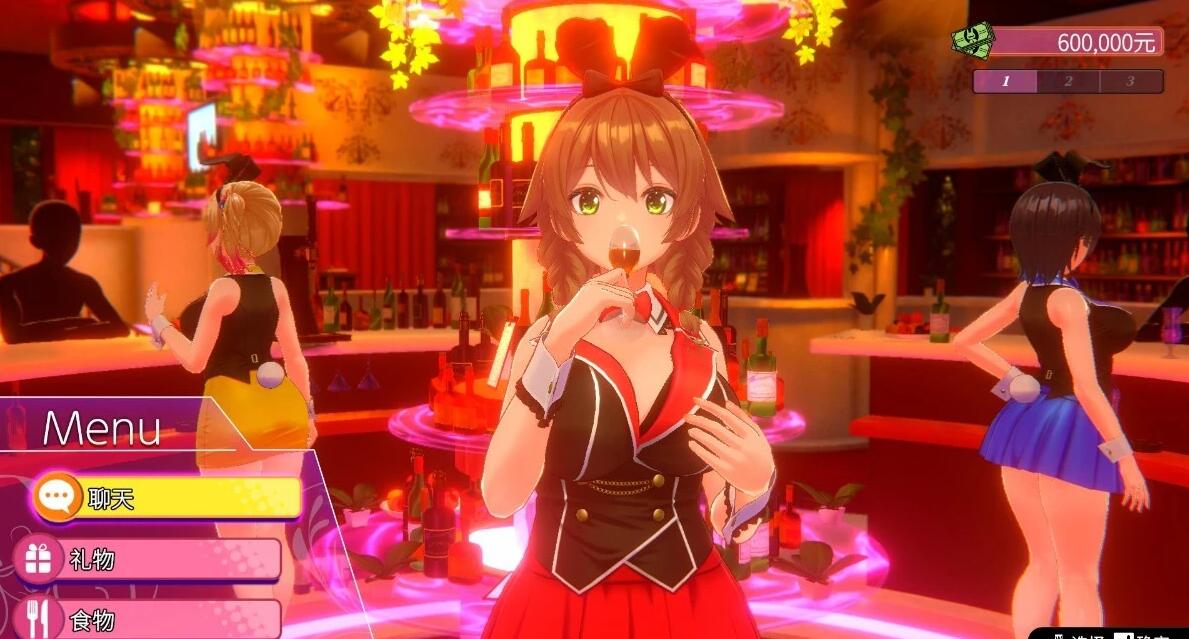Switch to tab 3
Image resolution: width=1189 pixels, height=639 pixels.
1130,81
